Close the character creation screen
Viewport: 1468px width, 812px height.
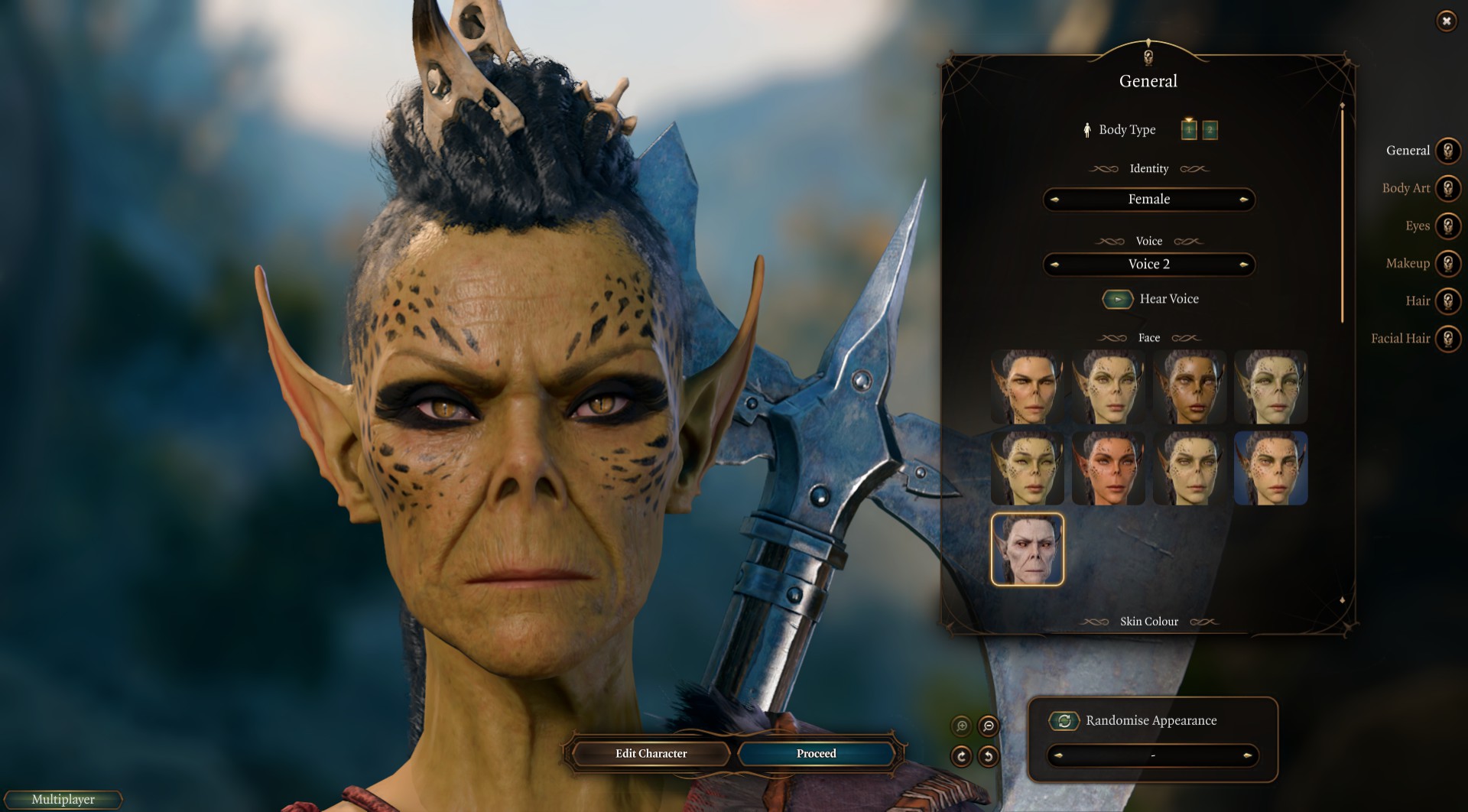coord(1446,21)
